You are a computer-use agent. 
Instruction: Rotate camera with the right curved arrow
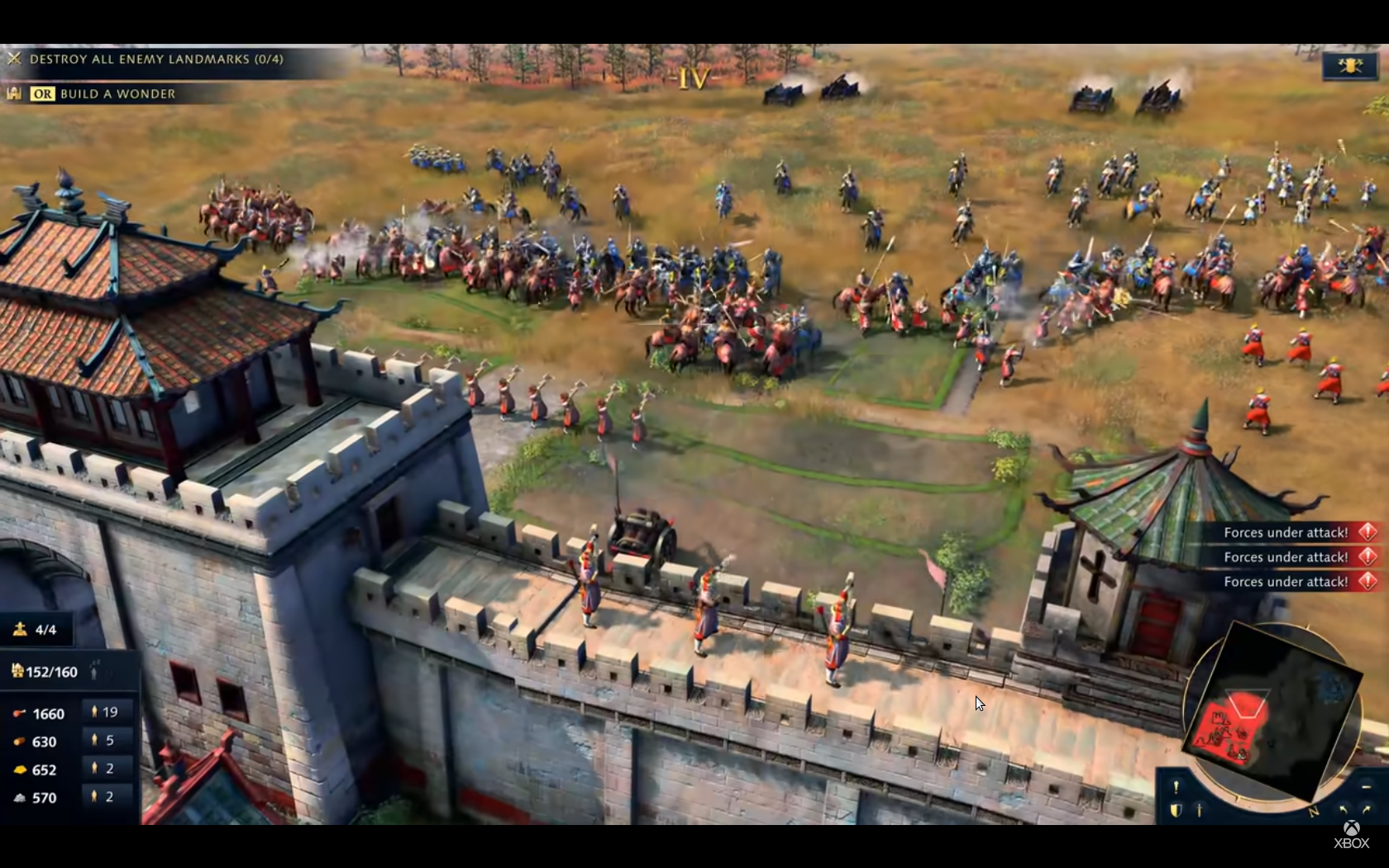coord(1365,810)
